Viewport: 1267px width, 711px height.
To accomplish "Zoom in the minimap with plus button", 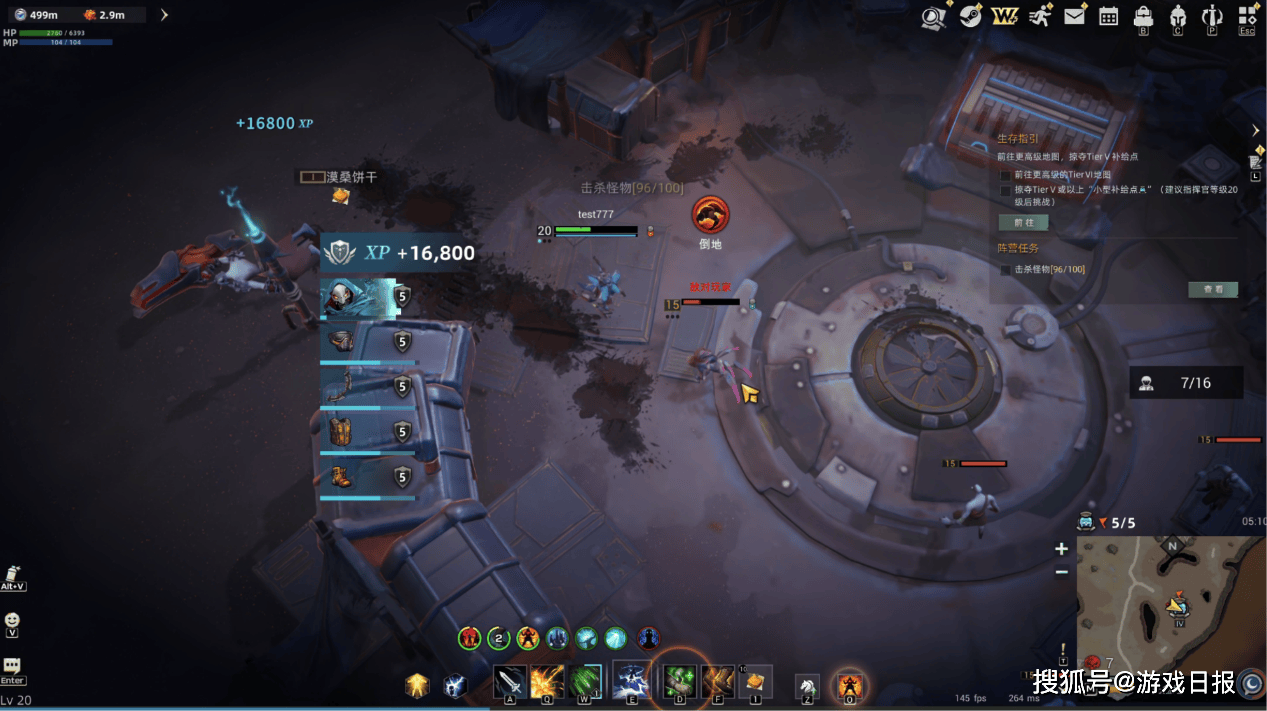I will click(x=1061, y=549).
